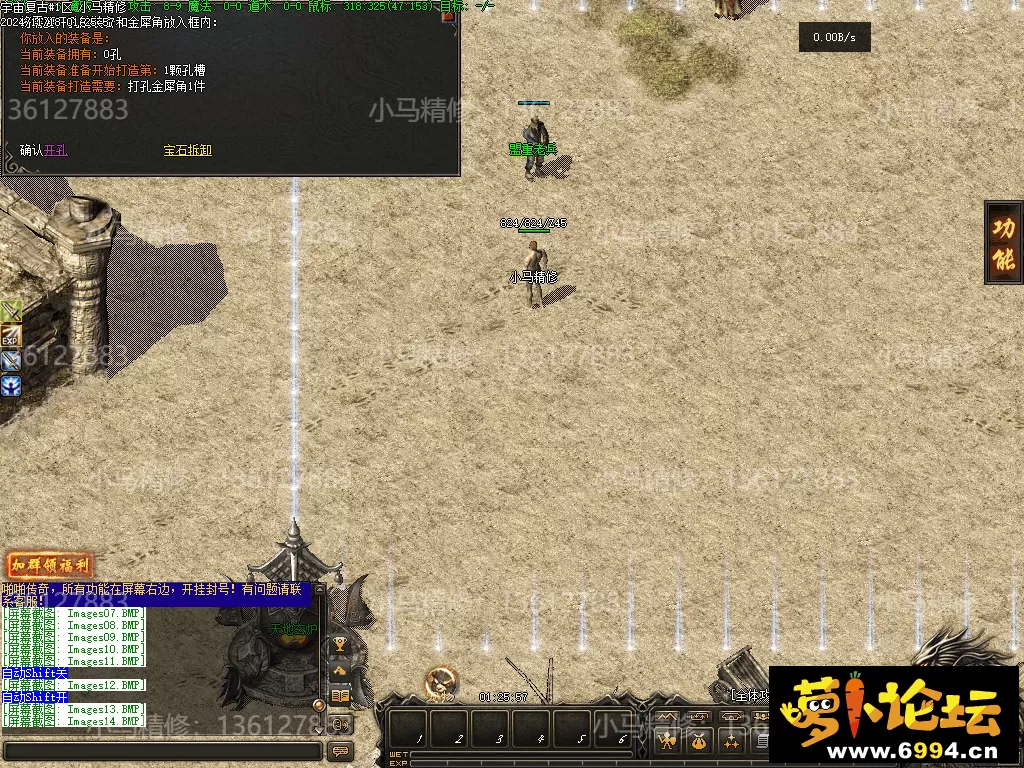
Task: Claim rewards with the 加群领福利 button
Action: coord(50,566)
